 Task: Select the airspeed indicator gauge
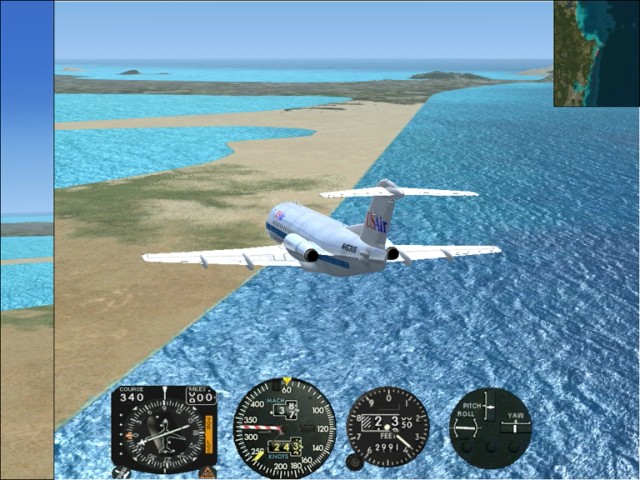coord(284,428)
